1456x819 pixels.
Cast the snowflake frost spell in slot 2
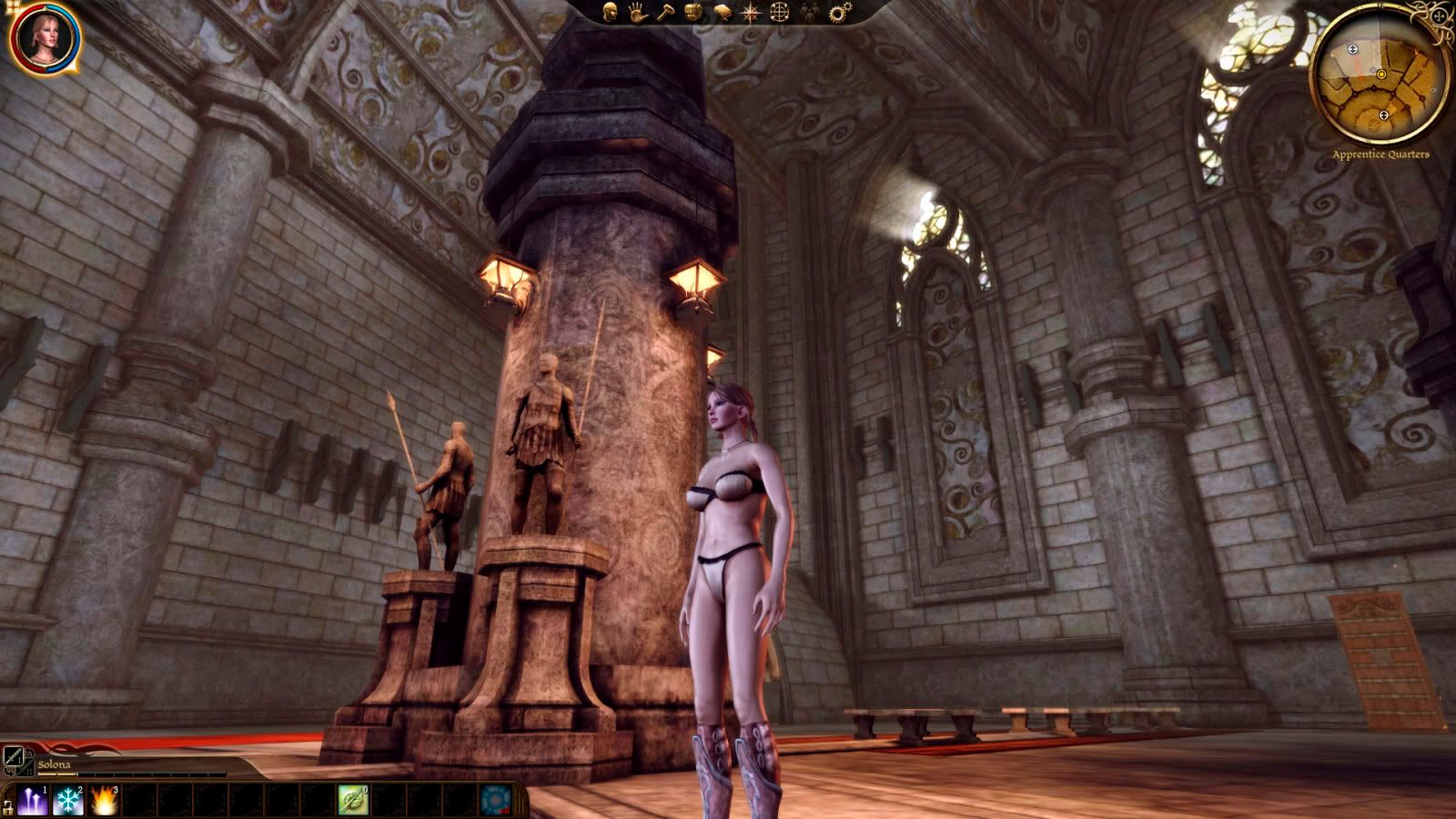pos(68,801)
